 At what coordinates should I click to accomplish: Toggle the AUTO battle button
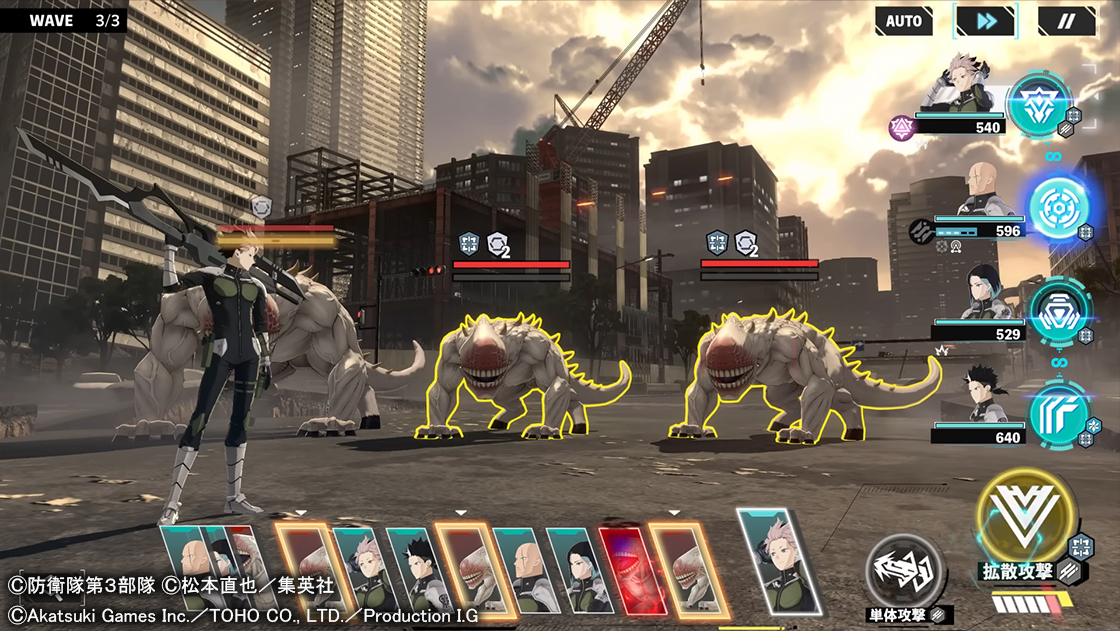pos(903,20)
